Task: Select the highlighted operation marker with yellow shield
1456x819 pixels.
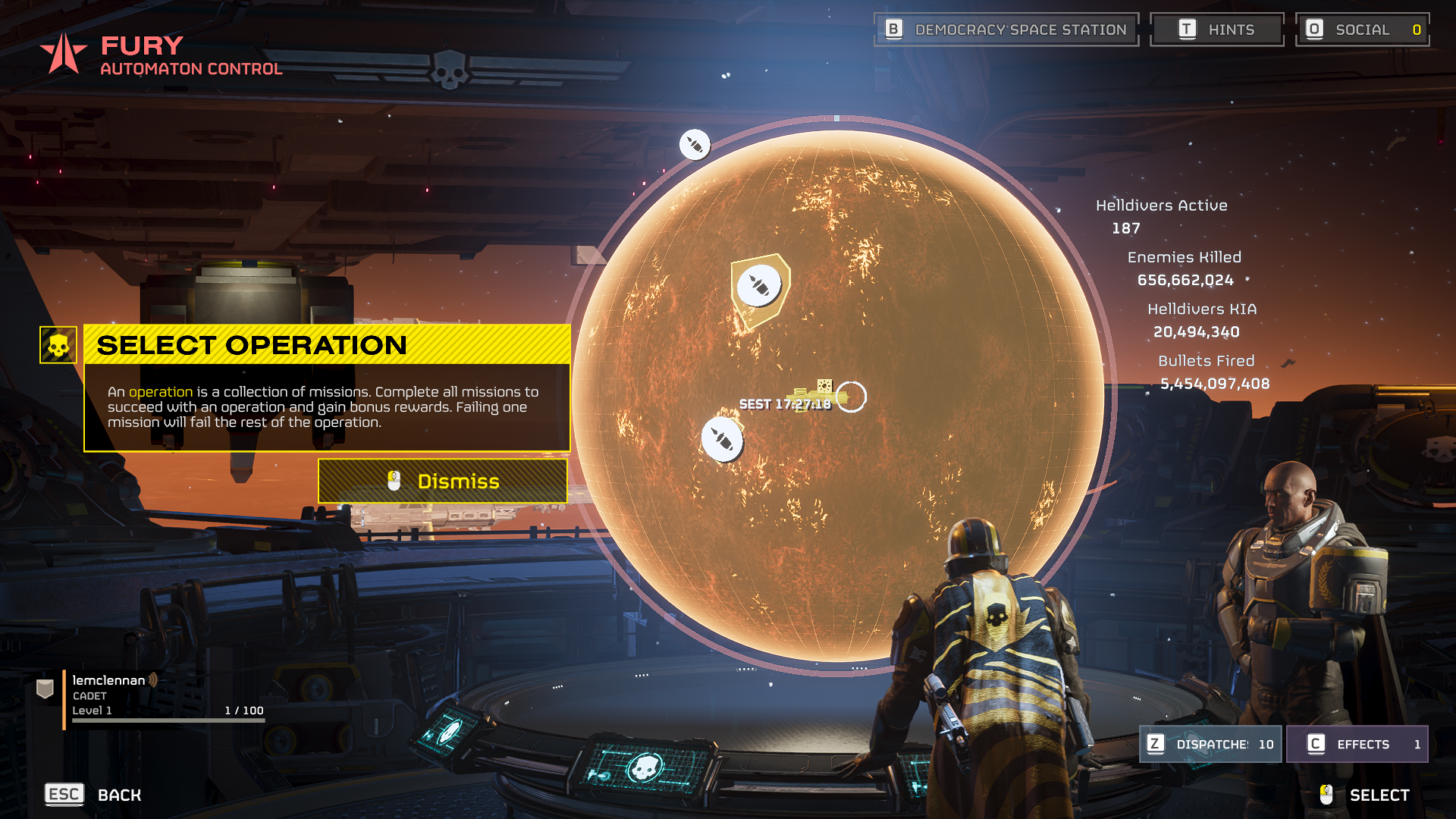Action: pos(759,287)
